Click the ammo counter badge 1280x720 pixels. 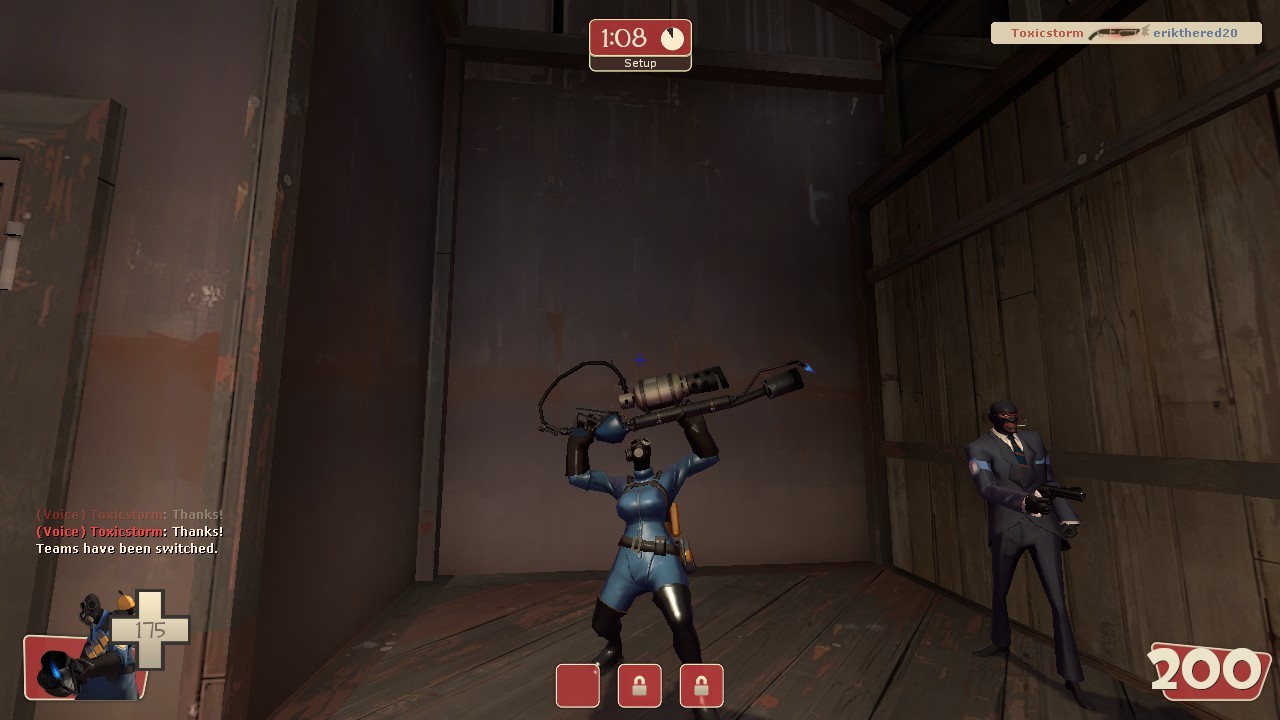[x=1210, y=670]
